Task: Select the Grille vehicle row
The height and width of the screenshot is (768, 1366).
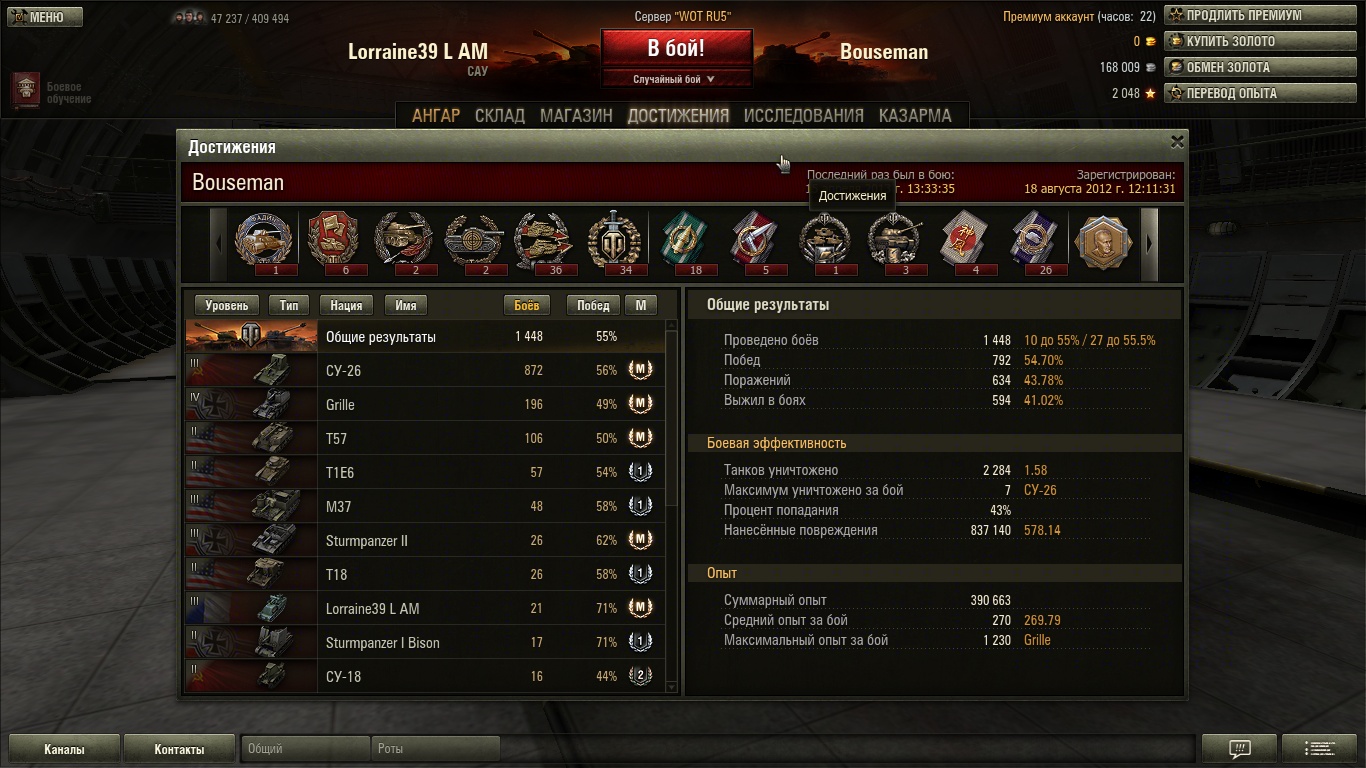Action: pos(425,405)
